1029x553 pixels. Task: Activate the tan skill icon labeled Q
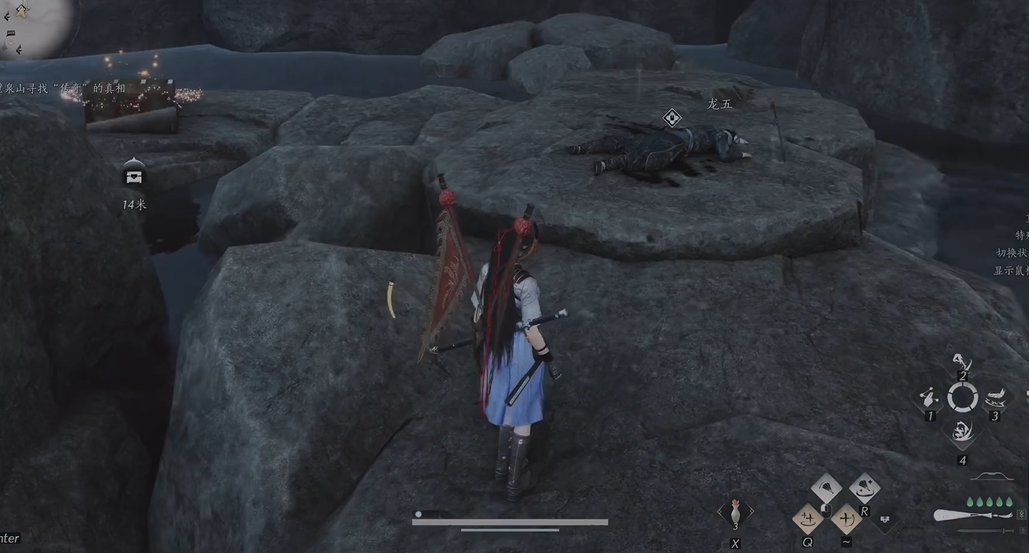click(807, 518)
